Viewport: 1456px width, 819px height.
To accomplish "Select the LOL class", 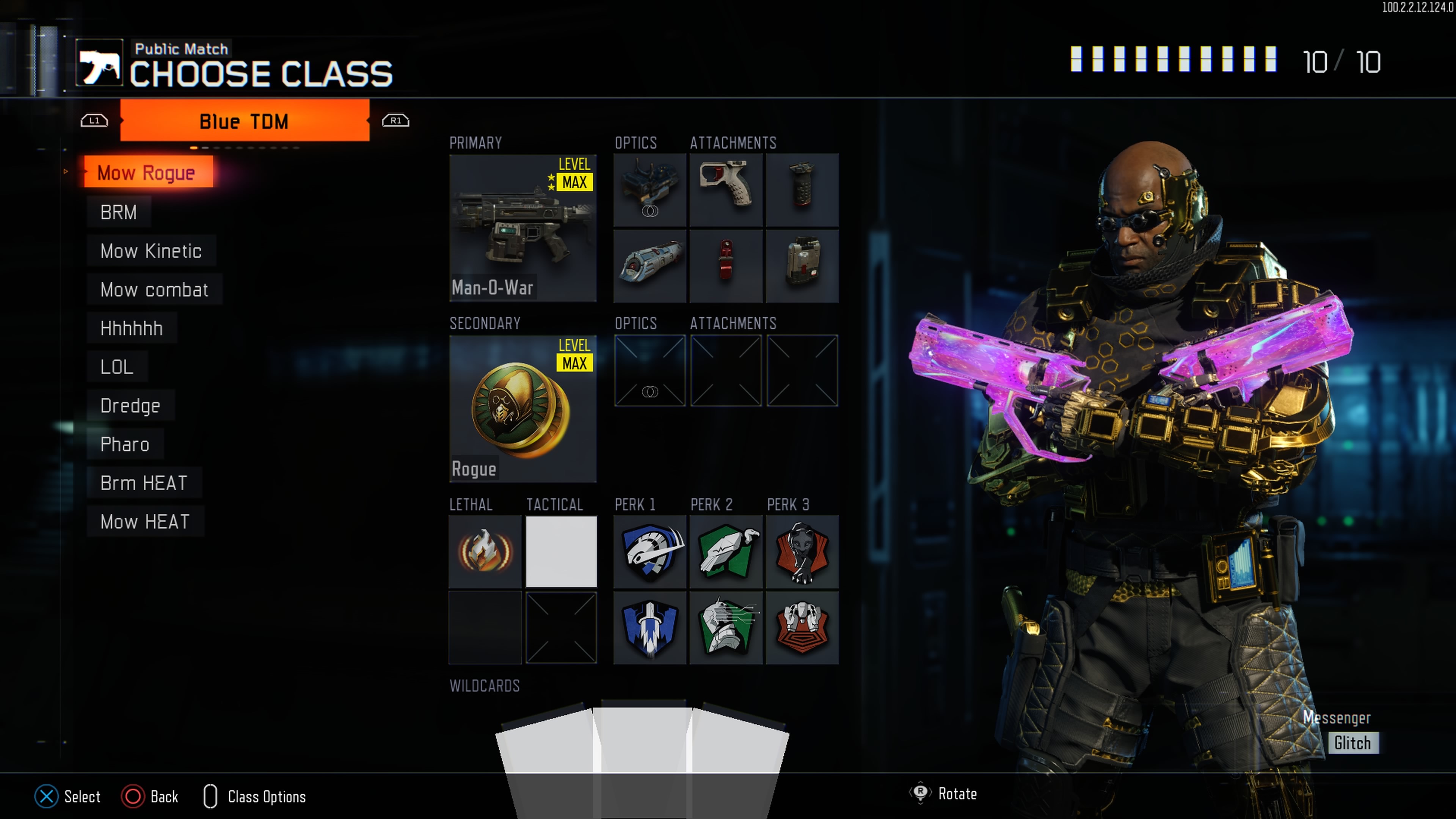I will [x=117, y=367].
